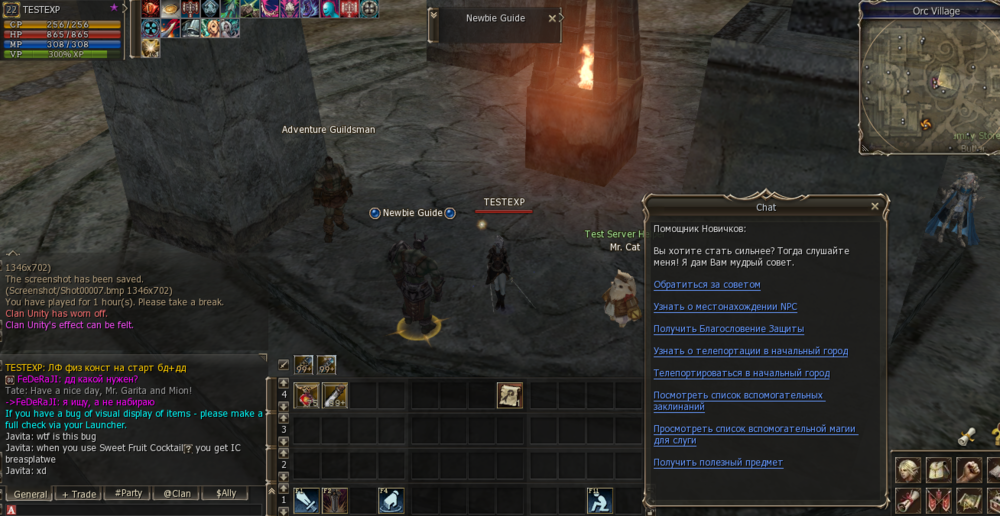Select the $Ally chat tab
The image size is (1000, 516).
pos(225,494)
